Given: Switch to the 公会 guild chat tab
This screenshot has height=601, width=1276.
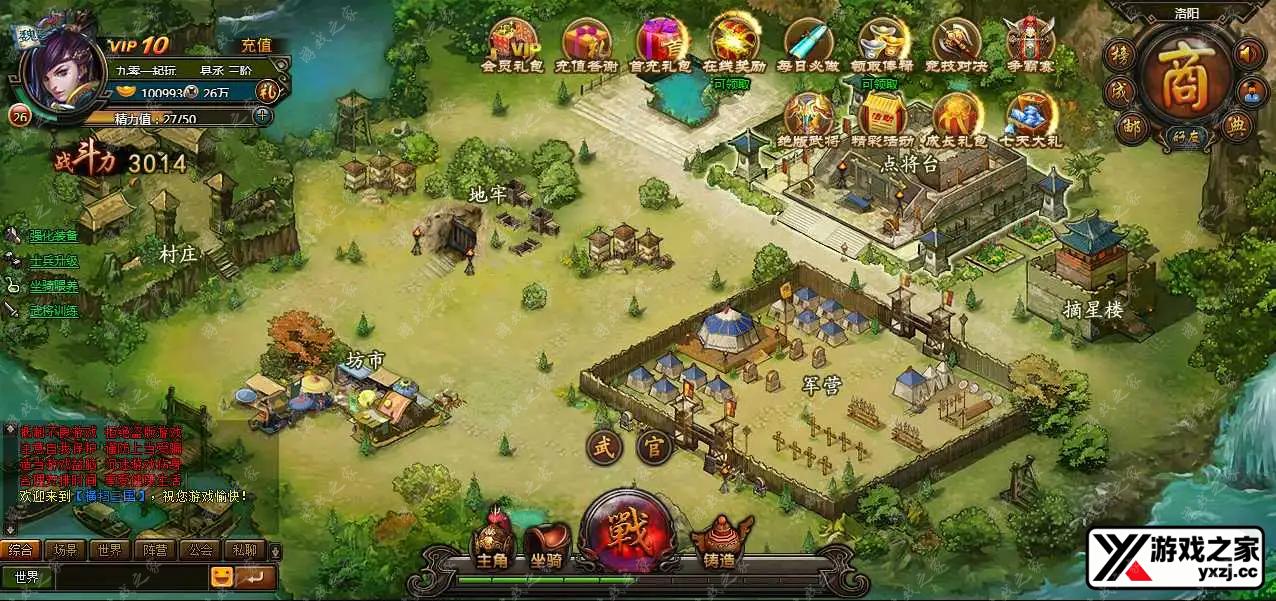Looking at the screenshot, I should tap(200, 550).
